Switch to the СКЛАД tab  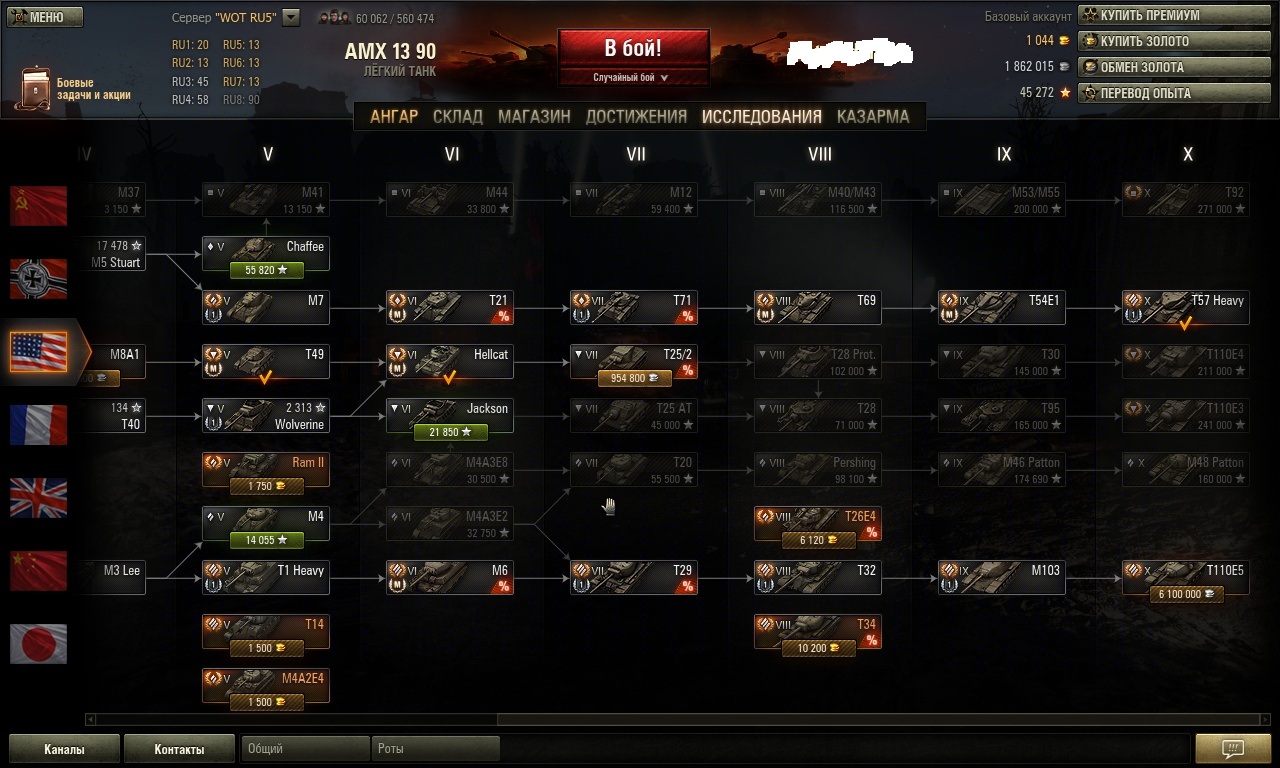[457, 116]
